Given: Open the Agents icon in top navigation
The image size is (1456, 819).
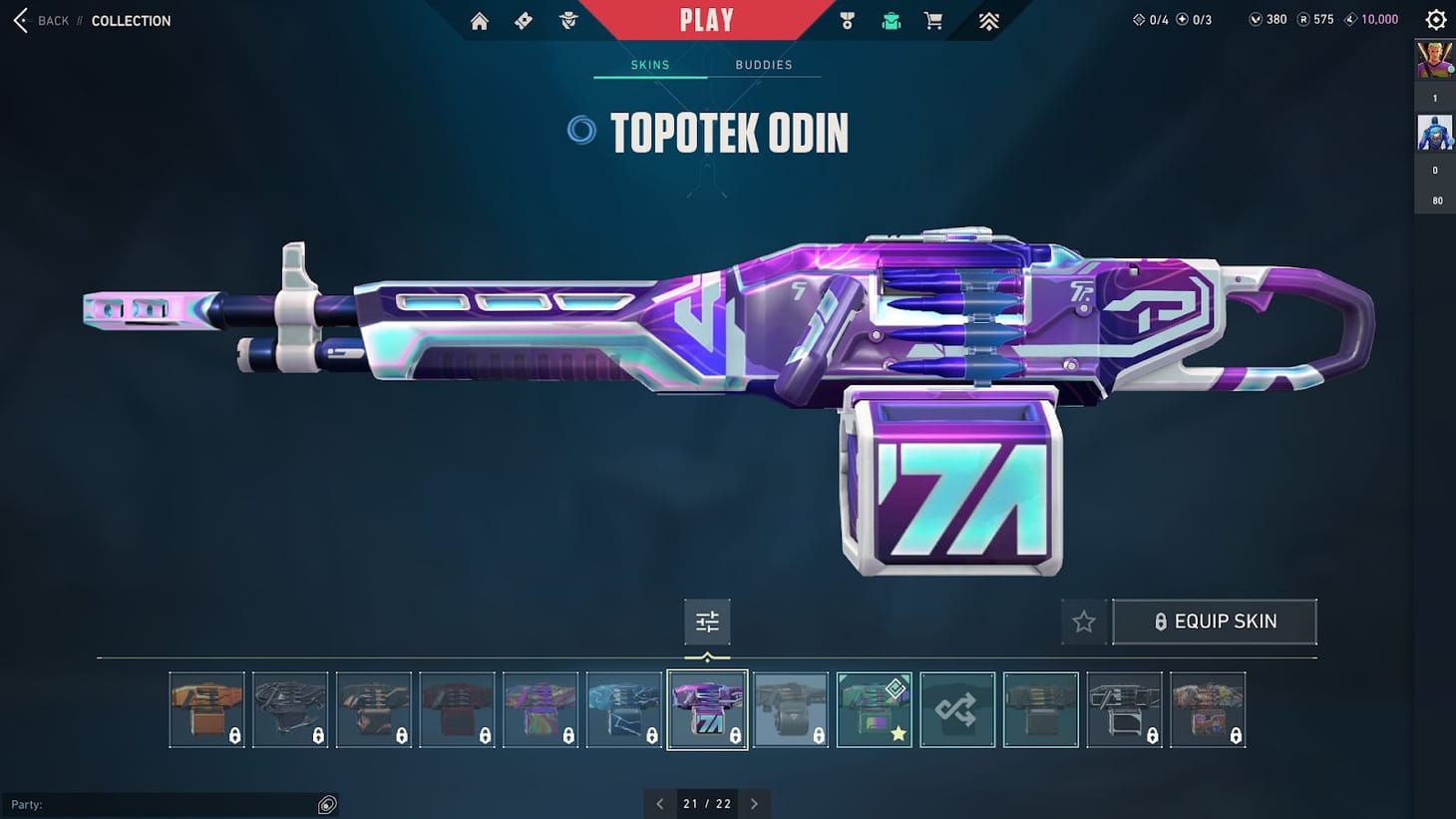Looking at the screenshot, I should coord(567,20).
